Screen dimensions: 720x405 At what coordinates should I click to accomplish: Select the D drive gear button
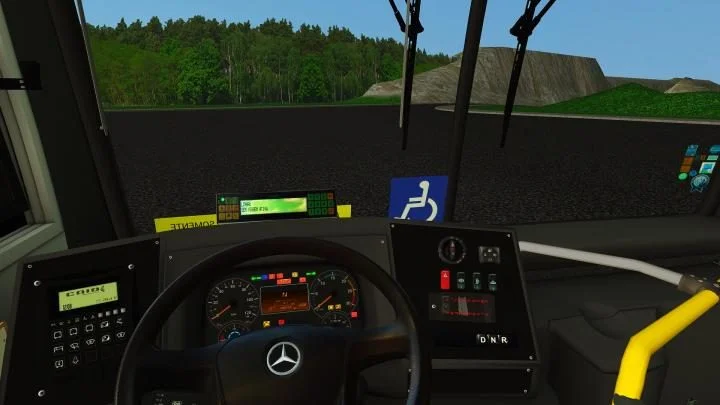coord(482,339)
